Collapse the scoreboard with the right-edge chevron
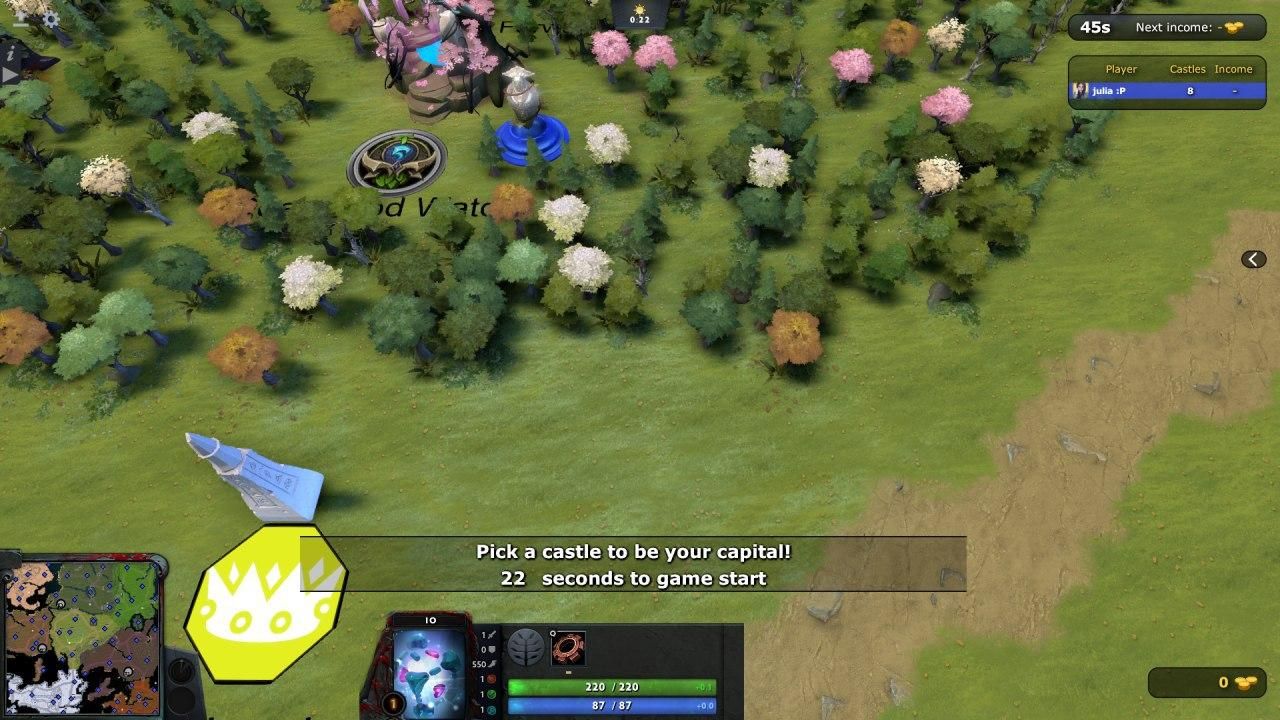The image size is (1280, 720). tap(1253, 258)
